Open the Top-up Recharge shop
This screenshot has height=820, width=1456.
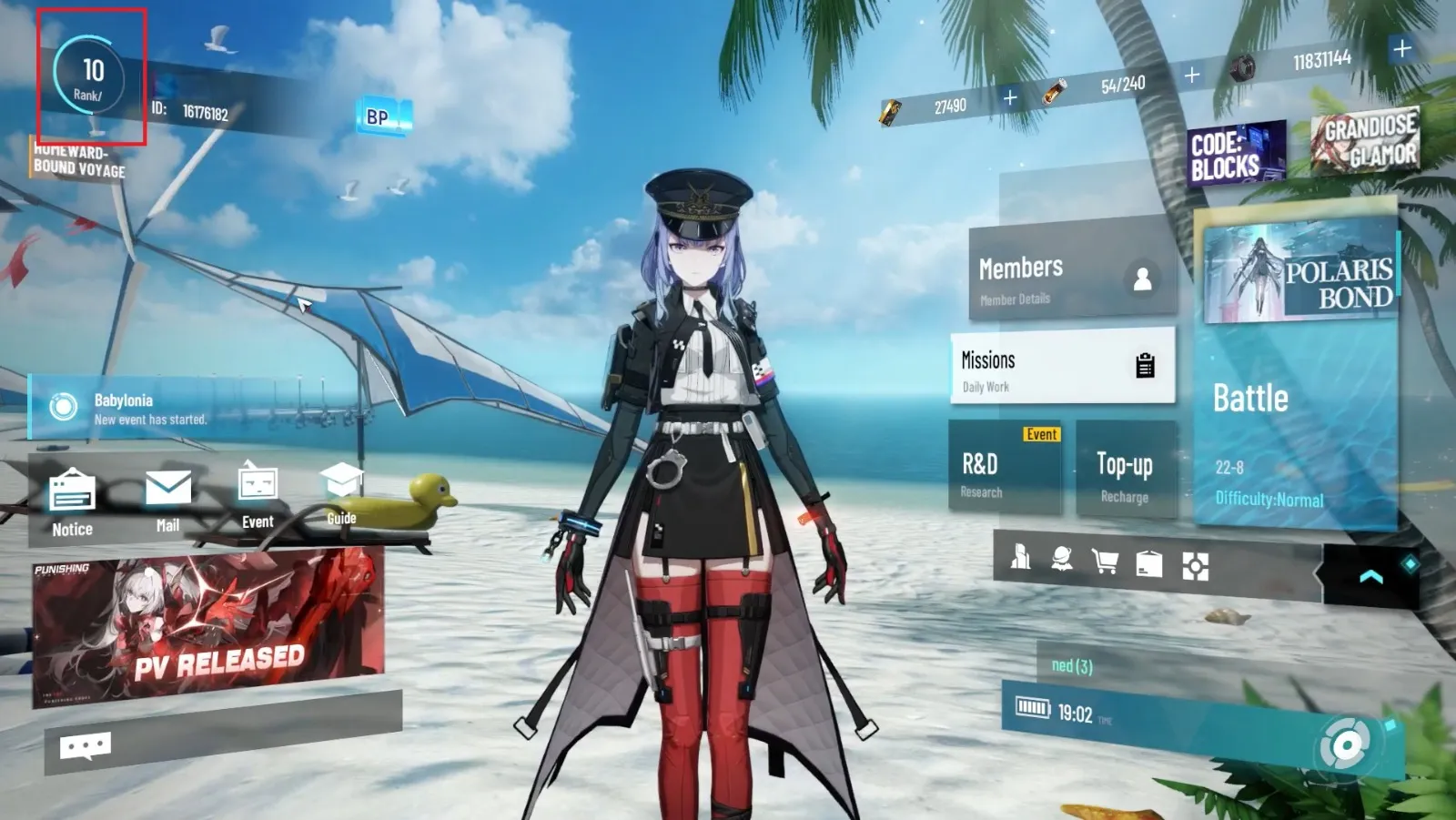[1125, 473]
